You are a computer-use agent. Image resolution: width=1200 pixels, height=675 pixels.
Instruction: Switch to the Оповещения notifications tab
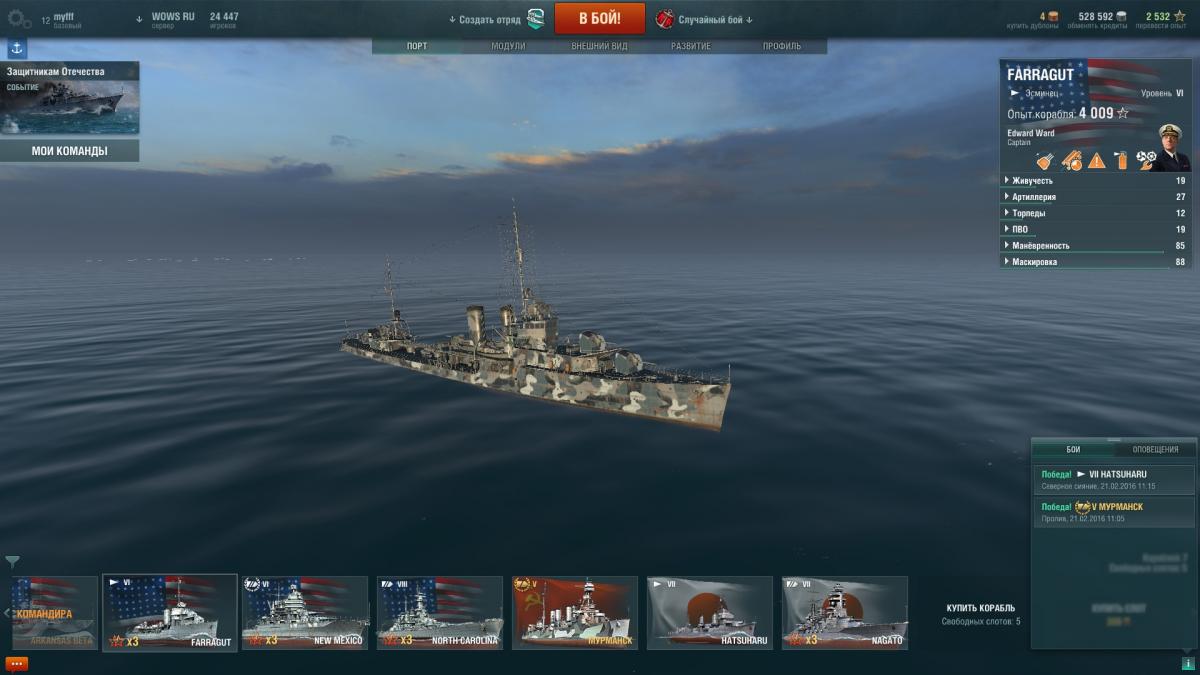coord(1155,450)
